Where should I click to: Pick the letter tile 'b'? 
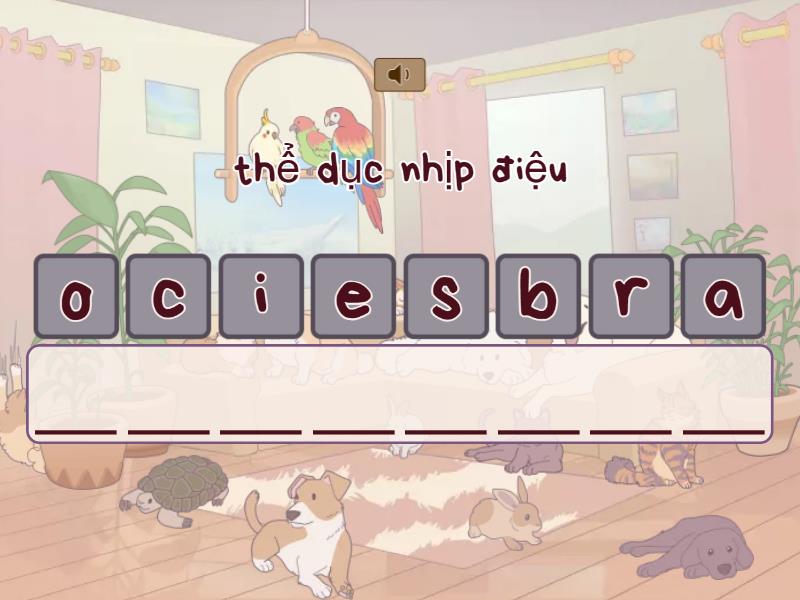[x=538, y=296]
